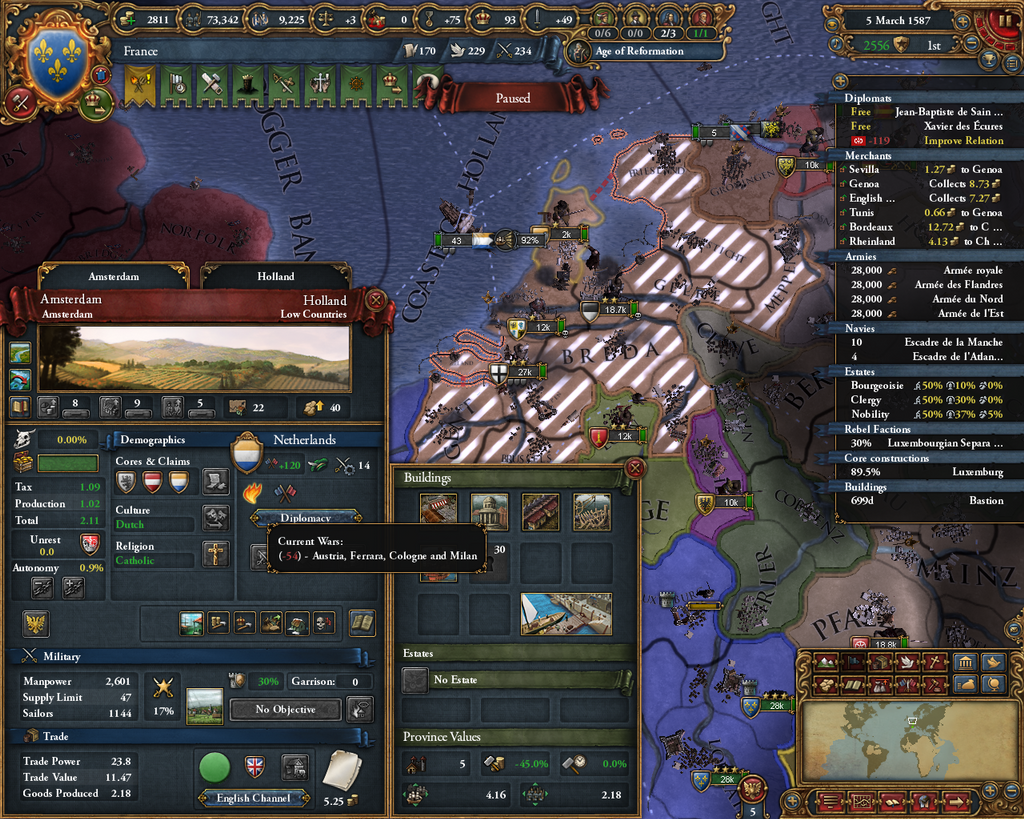The image size is (1024, 819).
Task: Open the France country shield menu
Action: point(55,57)
